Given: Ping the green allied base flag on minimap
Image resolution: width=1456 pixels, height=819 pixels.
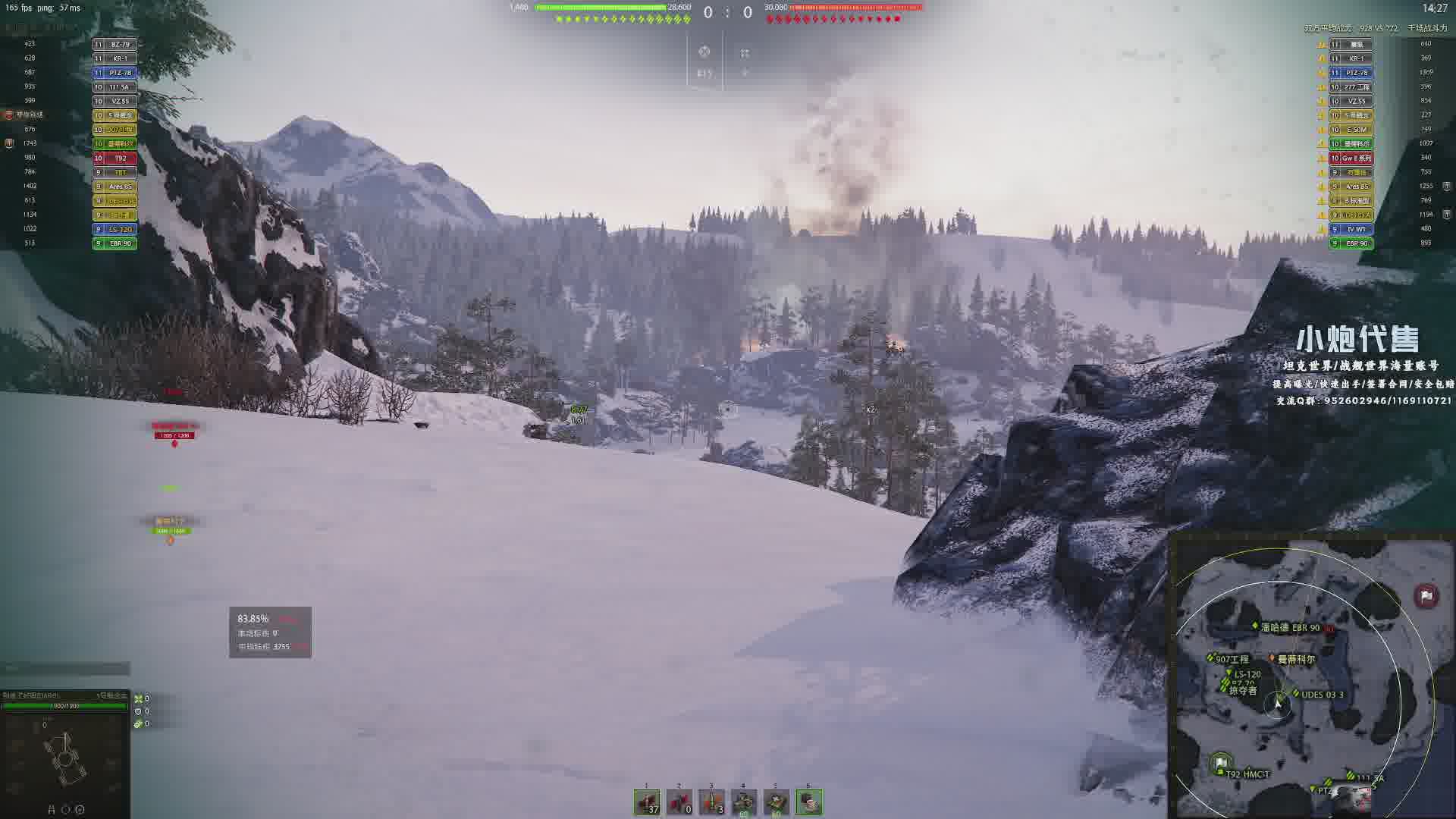Looking at the screenshot, I should click(1220, 762).
